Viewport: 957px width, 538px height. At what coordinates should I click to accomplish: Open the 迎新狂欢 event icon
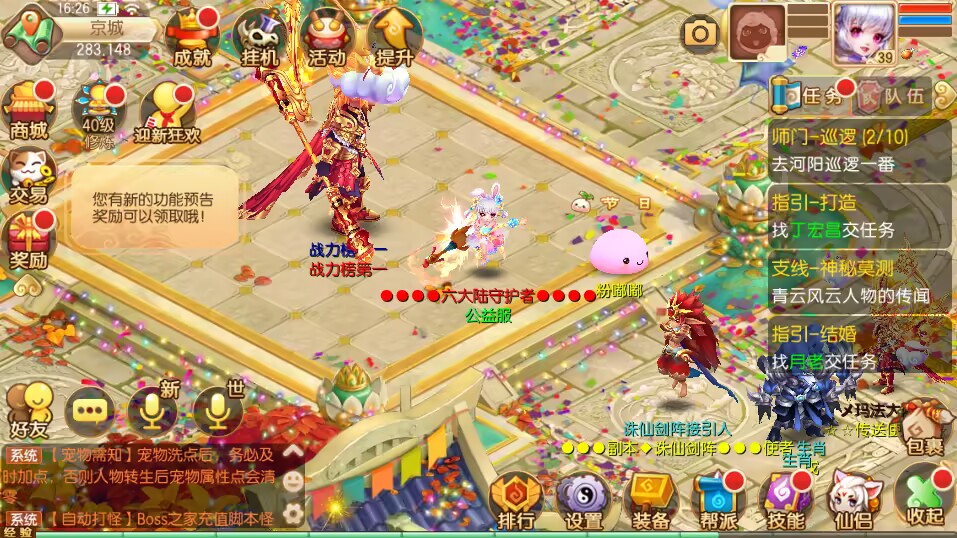point(166,112)
